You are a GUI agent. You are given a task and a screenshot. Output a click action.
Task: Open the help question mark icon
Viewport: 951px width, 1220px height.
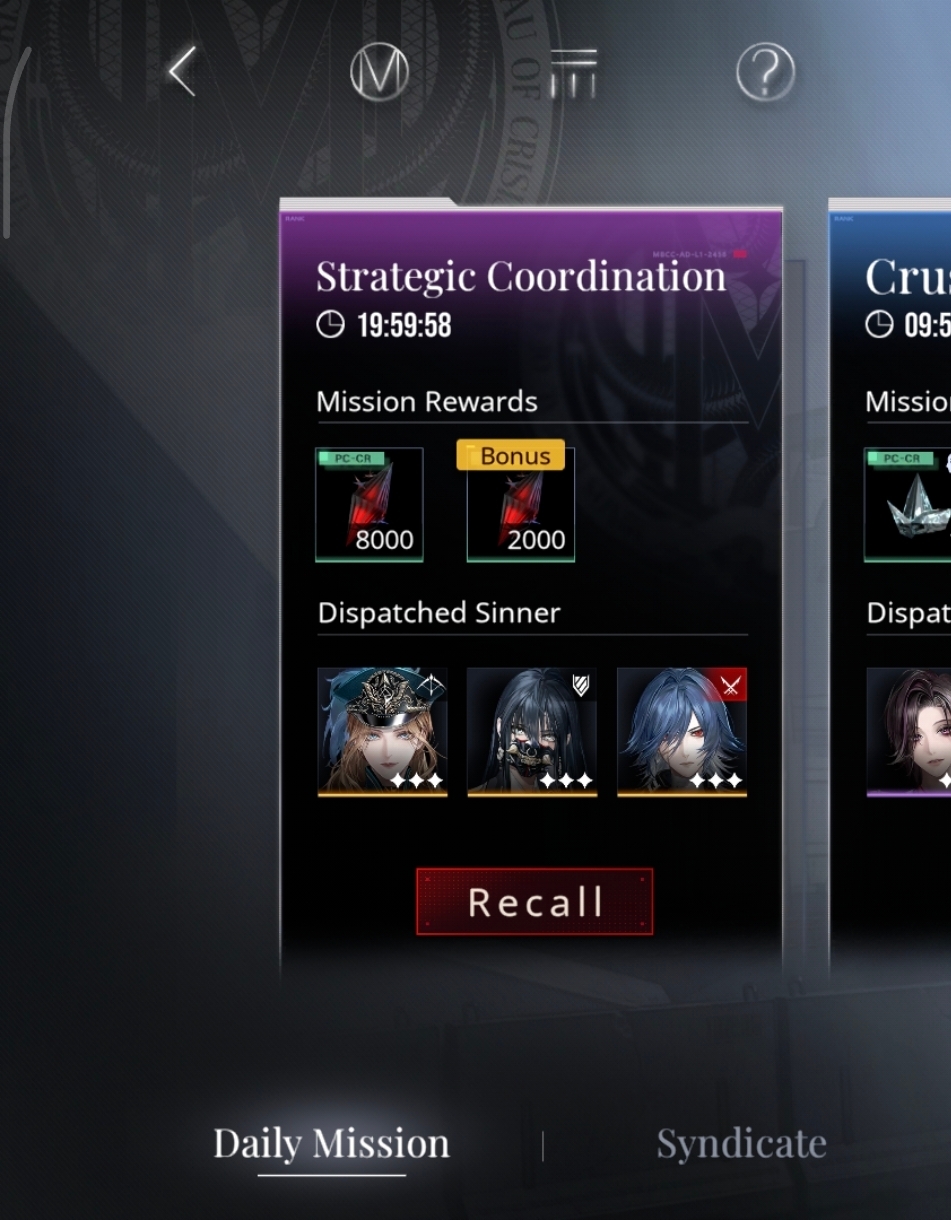click(765, 72)
